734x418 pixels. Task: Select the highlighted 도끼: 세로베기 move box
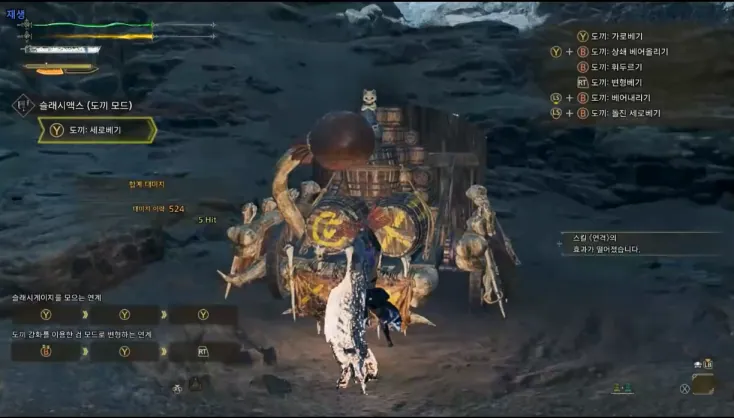(x=97, y=130)
